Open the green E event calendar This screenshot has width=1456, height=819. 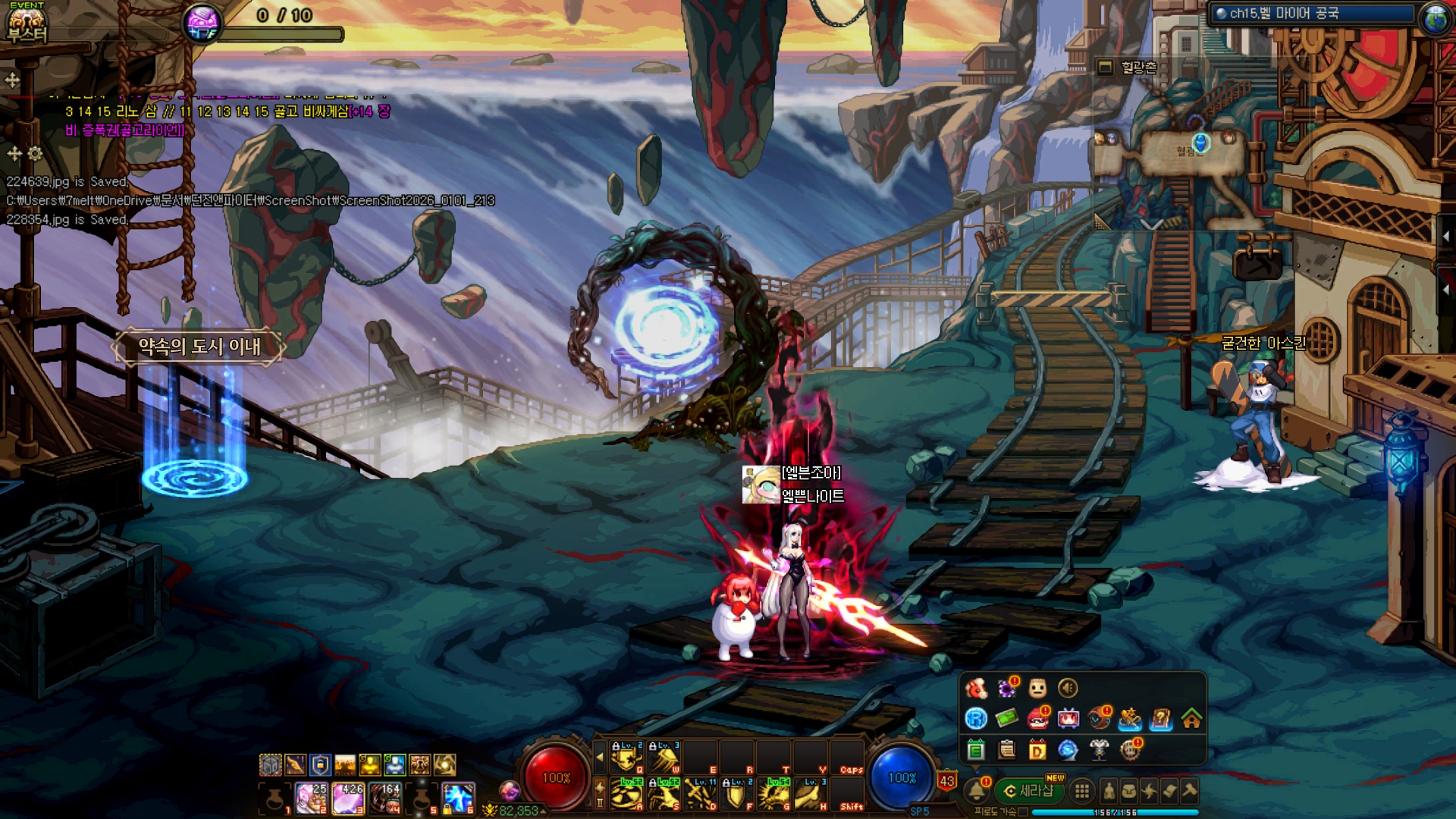point(976,750)
